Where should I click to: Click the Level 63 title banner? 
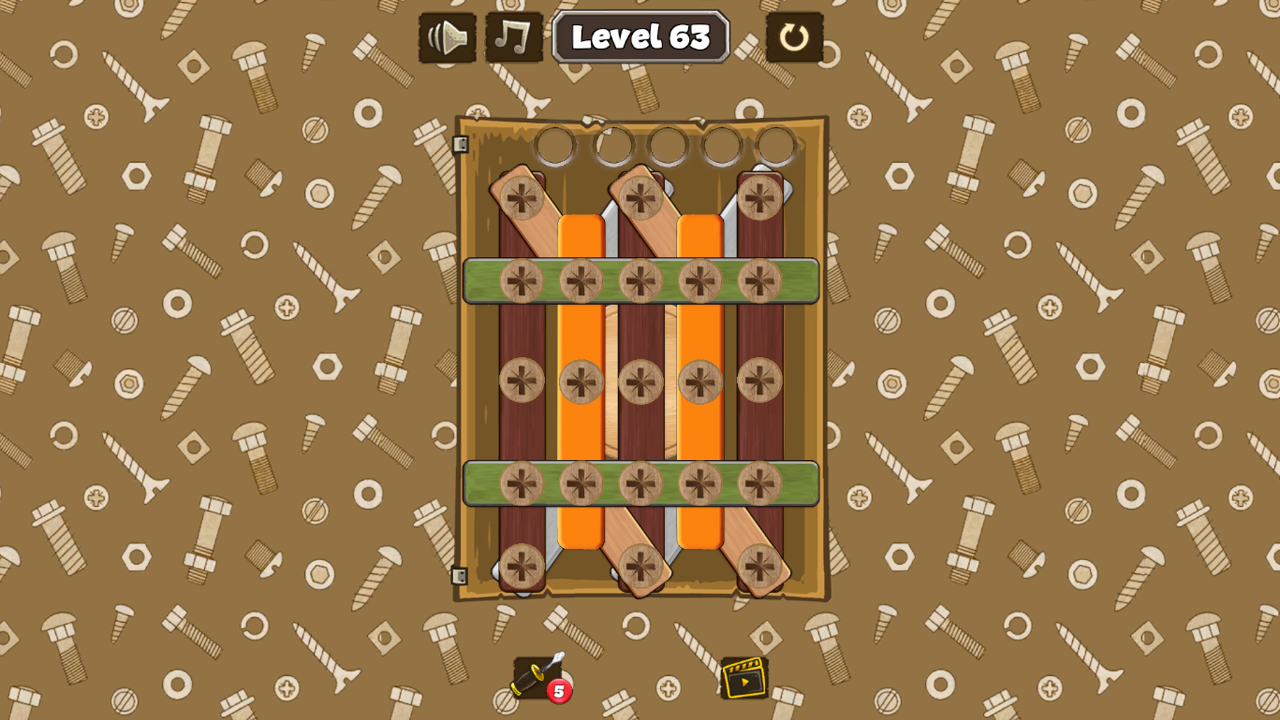640,38
